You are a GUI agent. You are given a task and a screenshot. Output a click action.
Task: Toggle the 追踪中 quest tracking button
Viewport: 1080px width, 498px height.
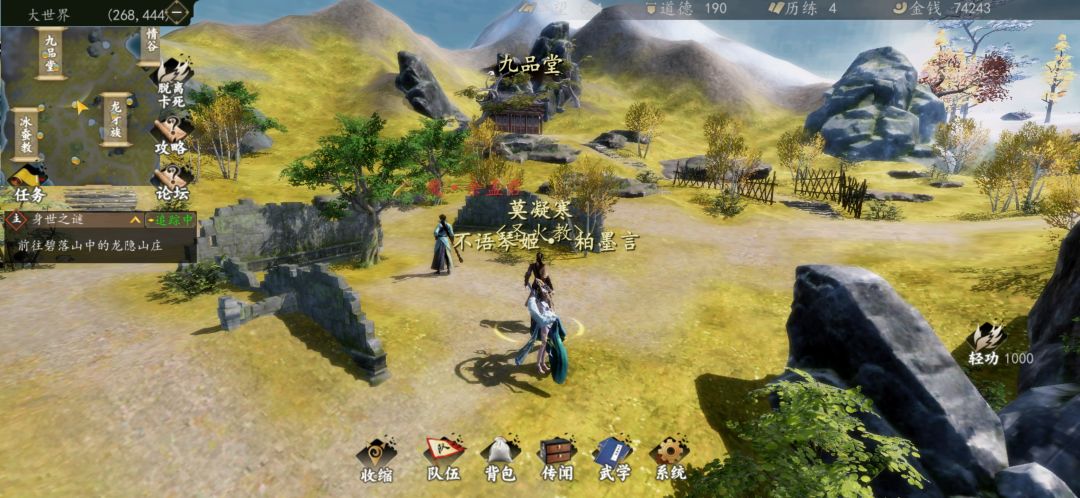[x=169, y=219]
